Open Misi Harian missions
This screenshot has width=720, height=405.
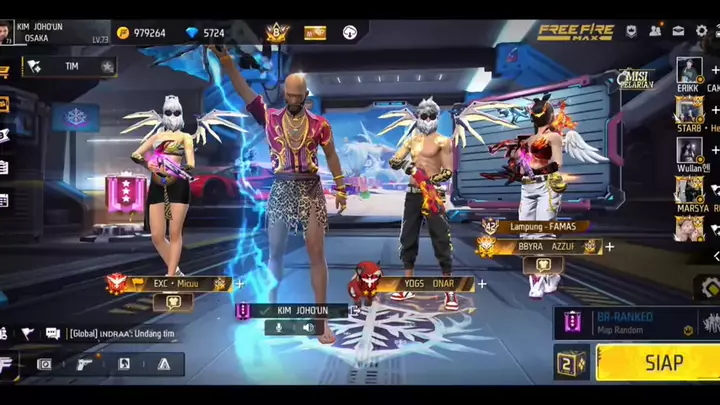(x=636, y=78)
